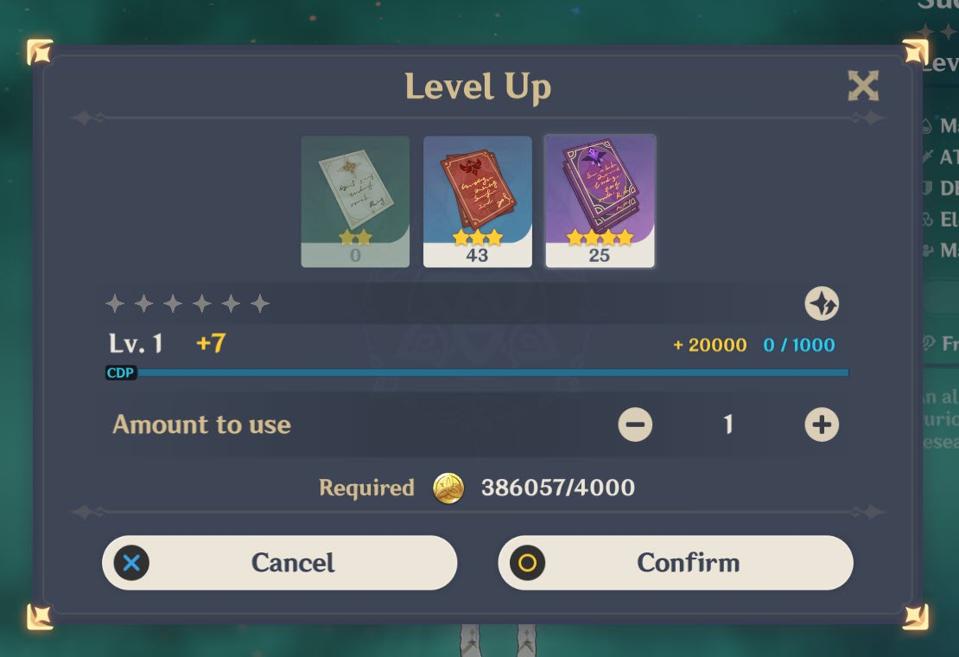Choose the white two-star book
Viewport: 959px width, 657px height.
pyautogui.click(x=355, y=201)
